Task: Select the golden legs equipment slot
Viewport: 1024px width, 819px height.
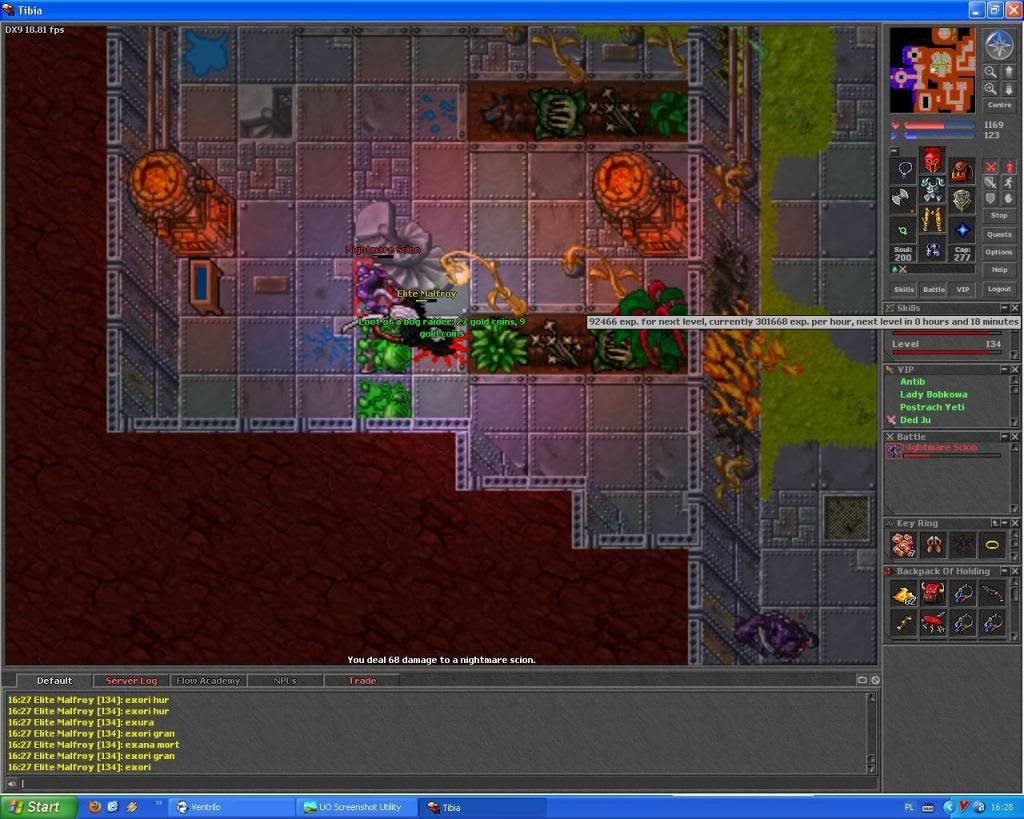Action: (x=932, y=220)
